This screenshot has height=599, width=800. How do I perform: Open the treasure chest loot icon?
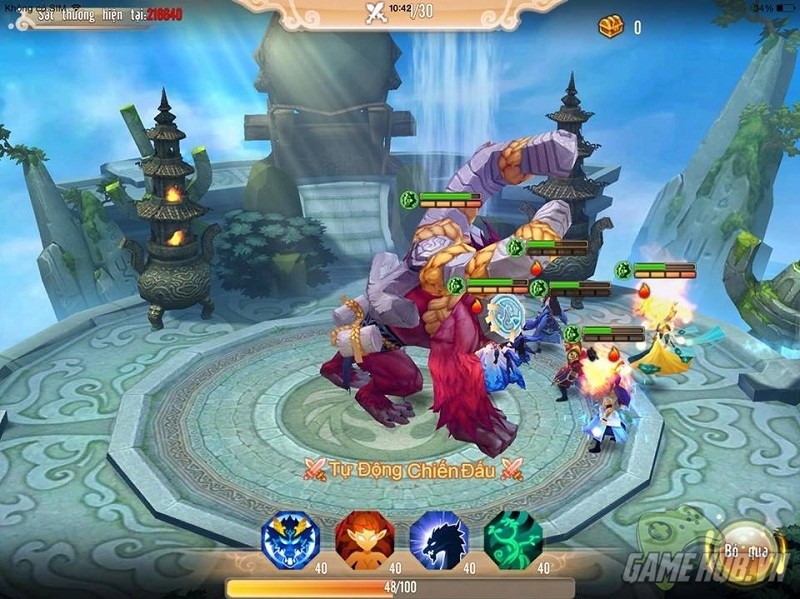611,27
